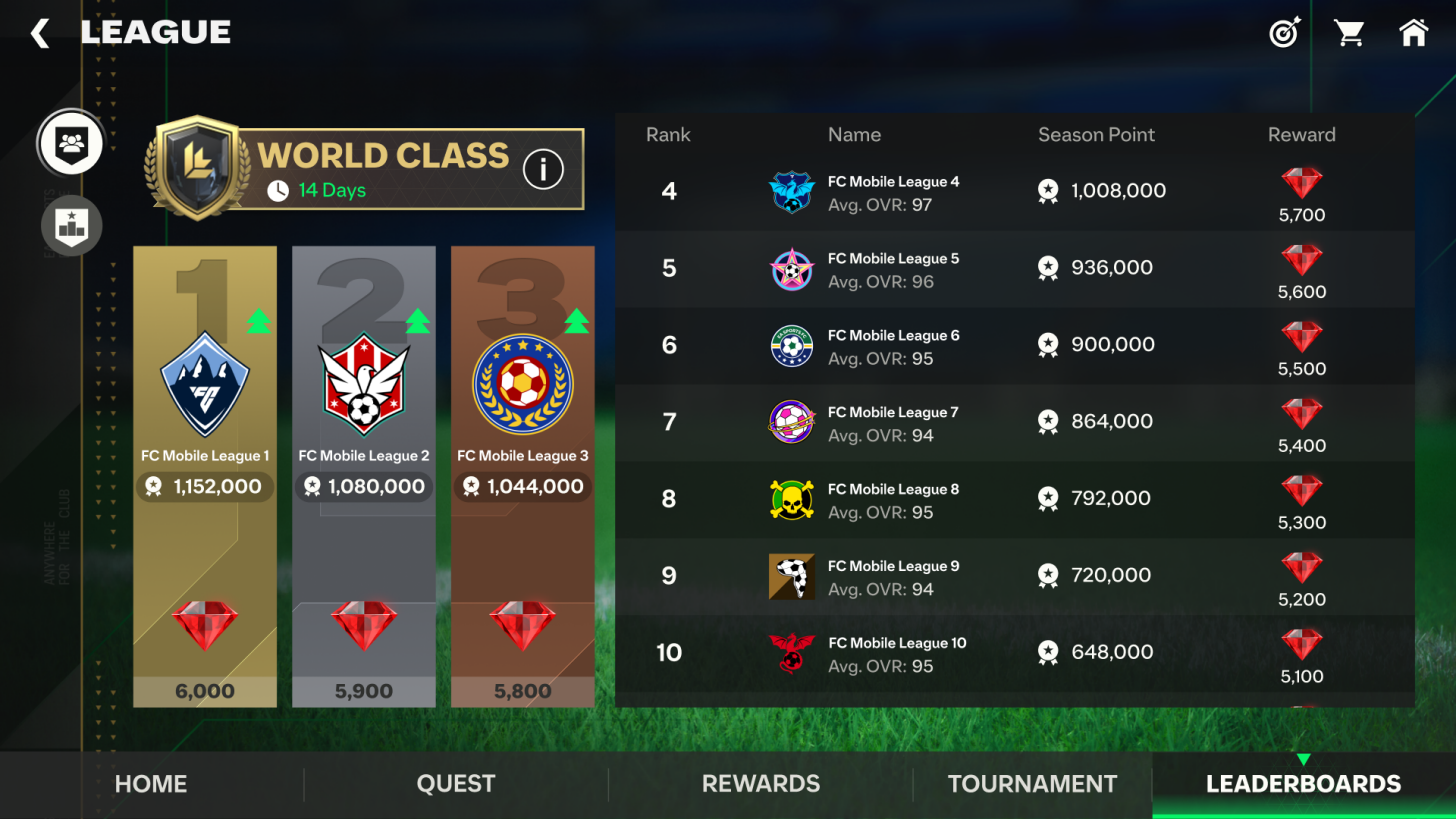
Task: Click the season point medal for rank 4
Action: point(1047,190)
